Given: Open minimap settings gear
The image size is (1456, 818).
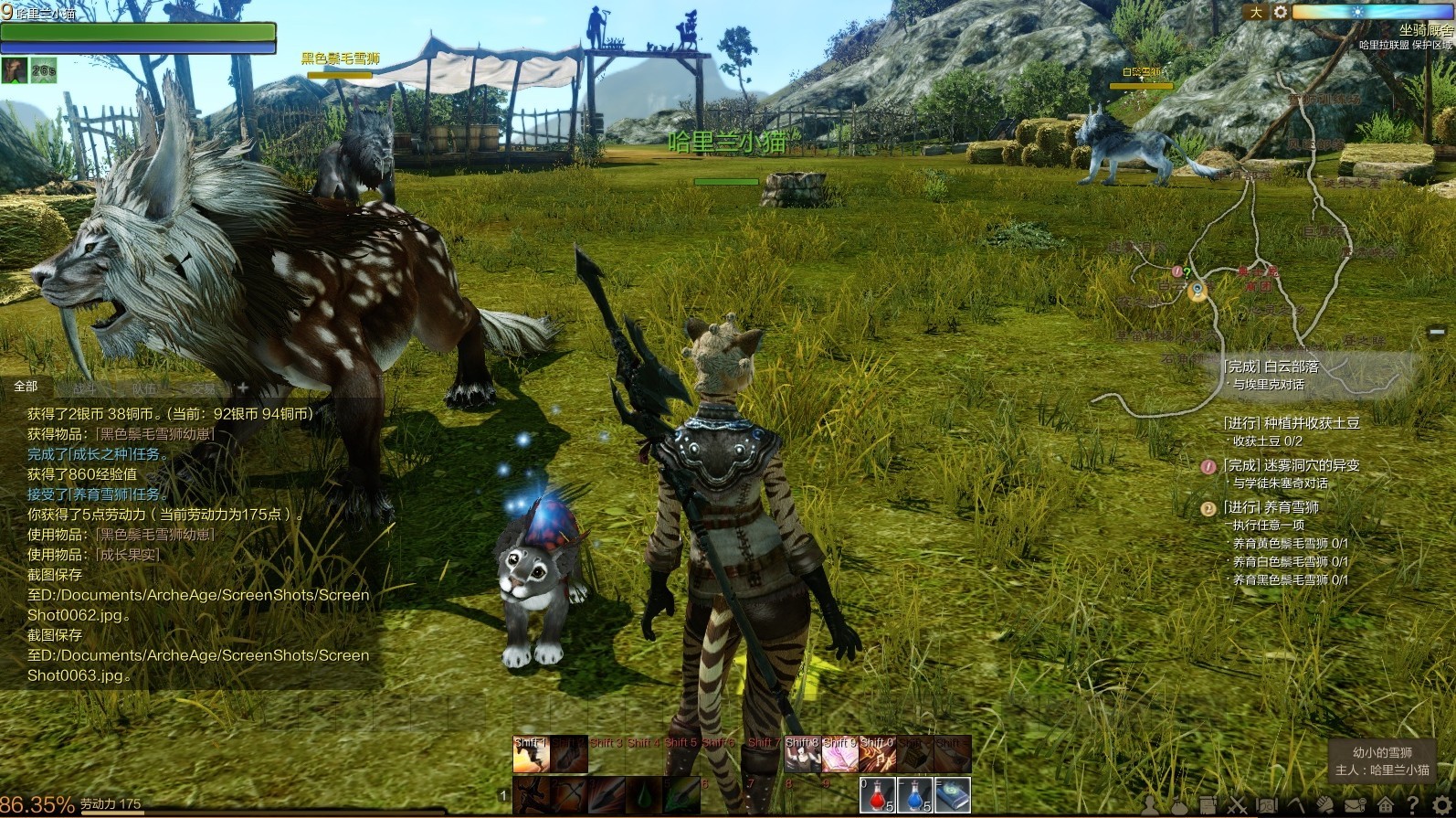Looking at the screenshot, I should click(x=1281, y=12).
